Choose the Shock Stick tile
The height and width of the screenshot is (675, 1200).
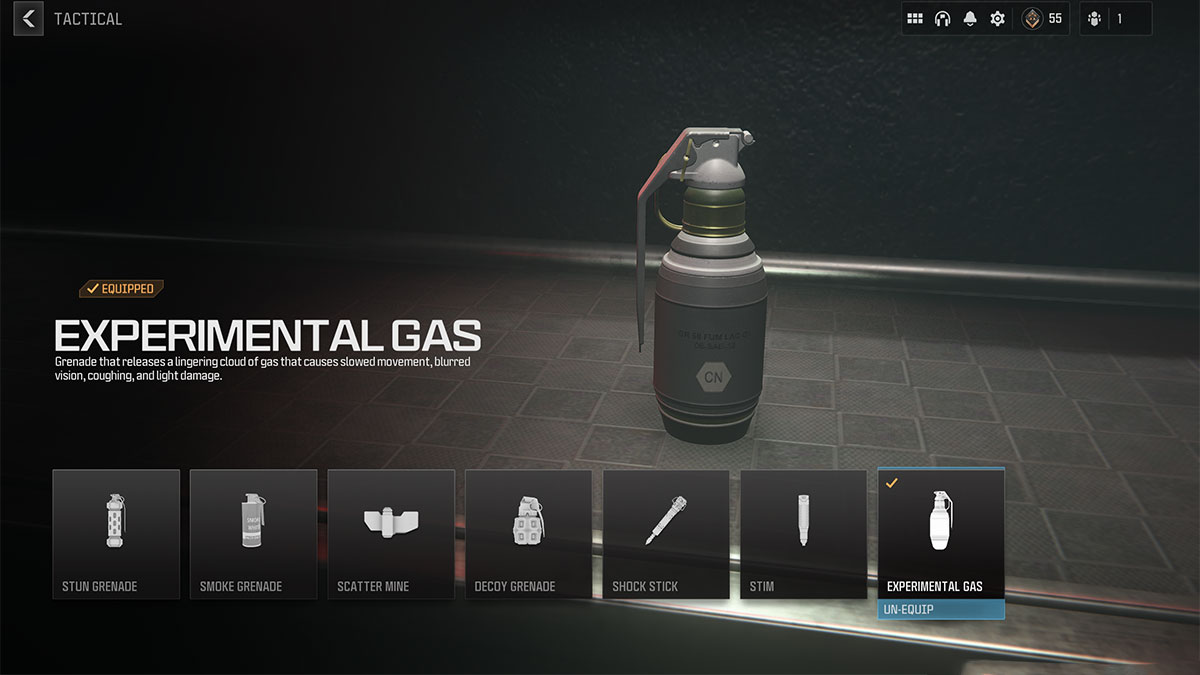(666, 534)
